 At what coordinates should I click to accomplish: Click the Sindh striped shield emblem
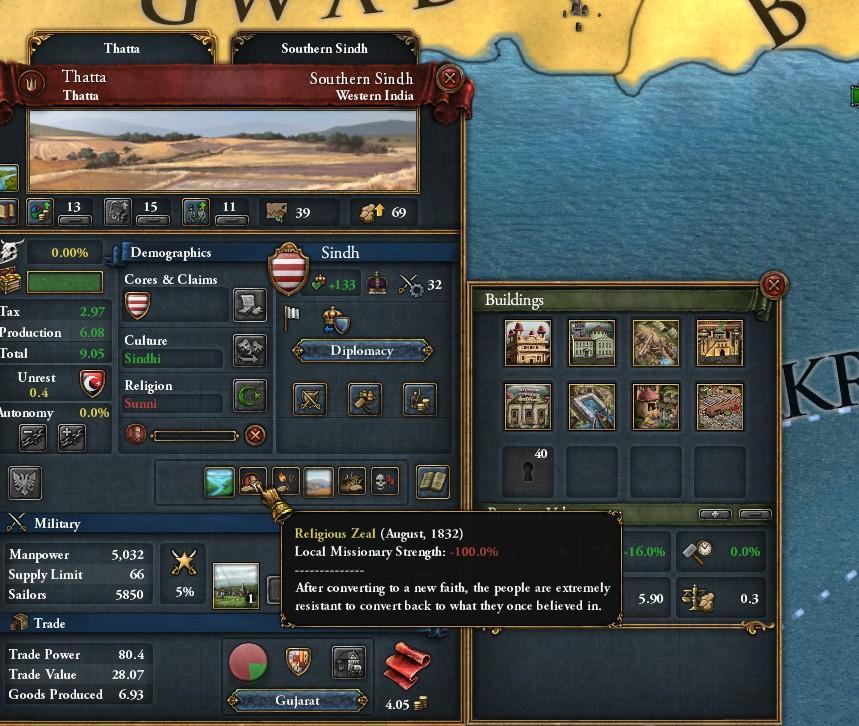pos(288,270)
